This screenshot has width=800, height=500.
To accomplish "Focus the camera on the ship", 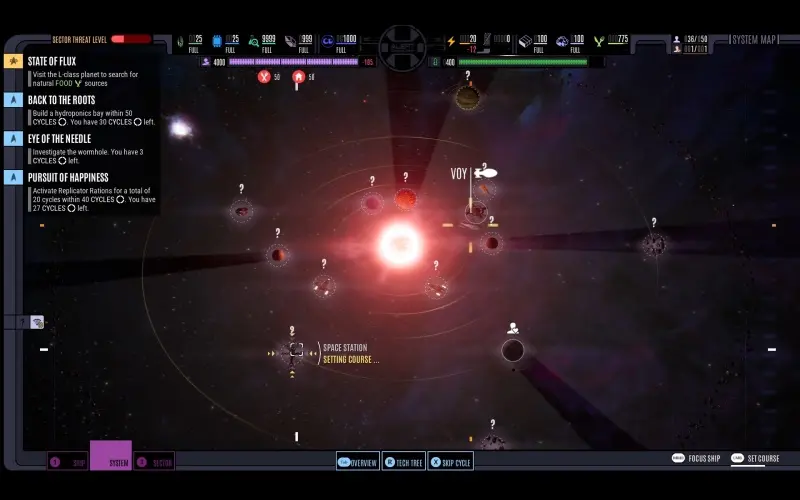I will coord(697,459).
